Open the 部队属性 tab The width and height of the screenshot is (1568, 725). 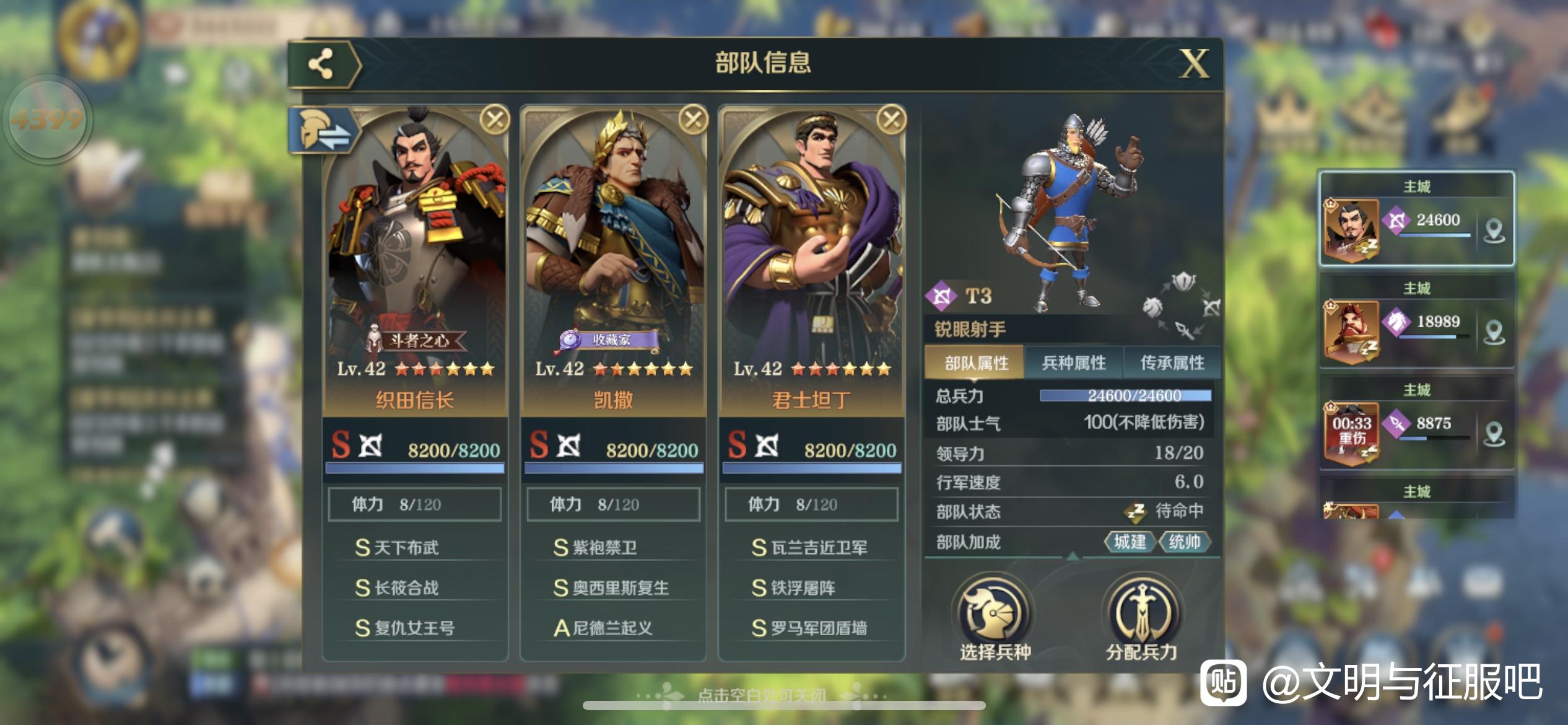pyautogui.click(x=976, y=363)
